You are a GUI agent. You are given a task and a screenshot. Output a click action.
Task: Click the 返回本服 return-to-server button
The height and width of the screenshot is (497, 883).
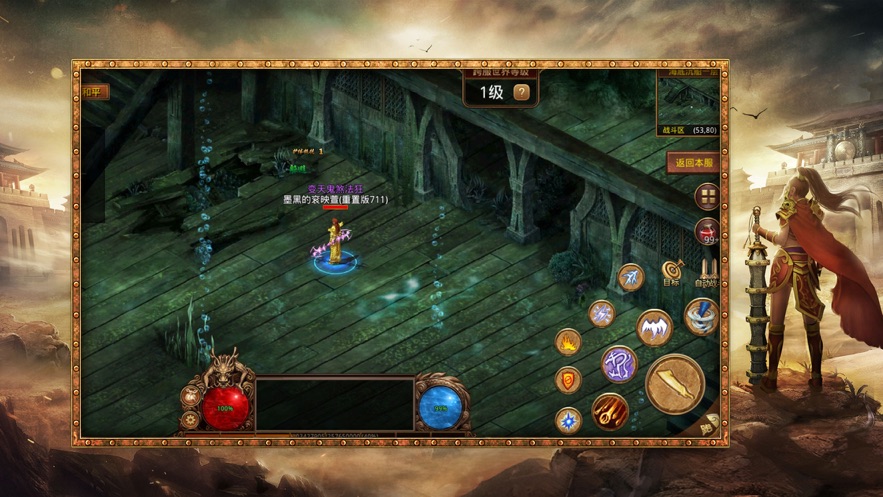click(693, 162)
